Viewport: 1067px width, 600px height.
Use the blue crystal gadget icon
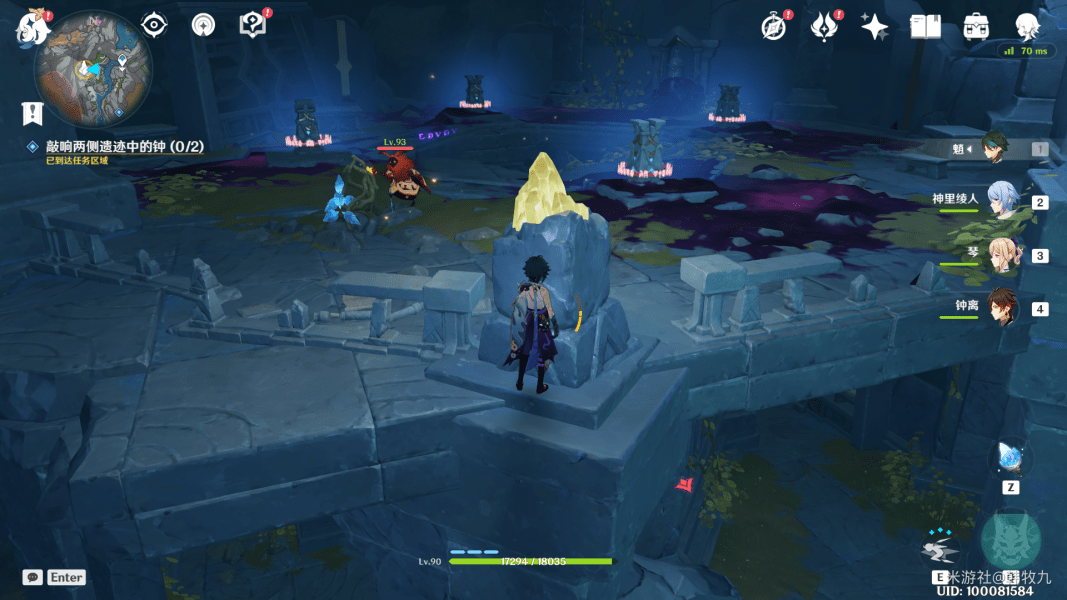pos(1010,459)
